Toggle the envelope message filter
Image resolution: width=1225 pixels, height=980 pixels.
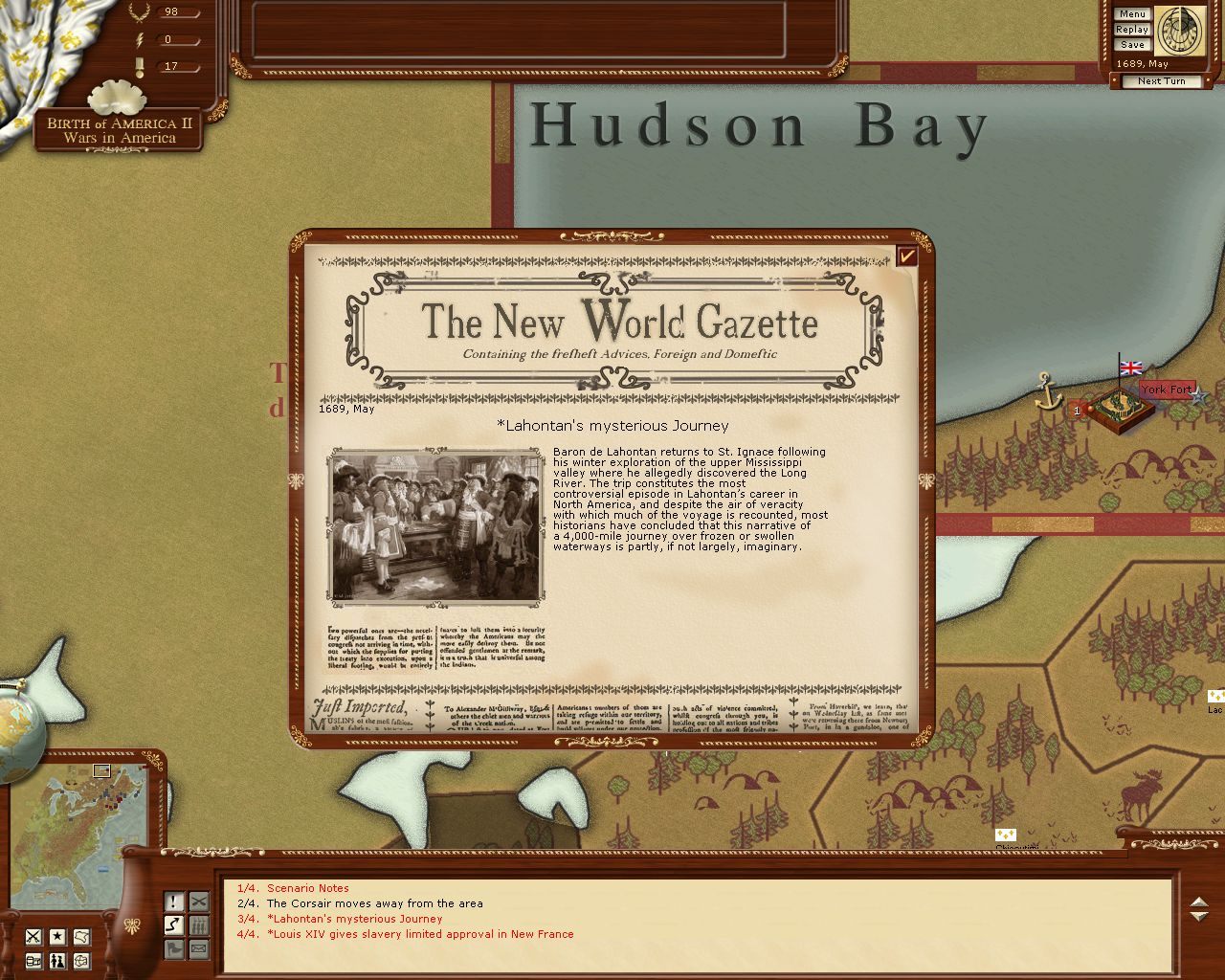(198, 949)
